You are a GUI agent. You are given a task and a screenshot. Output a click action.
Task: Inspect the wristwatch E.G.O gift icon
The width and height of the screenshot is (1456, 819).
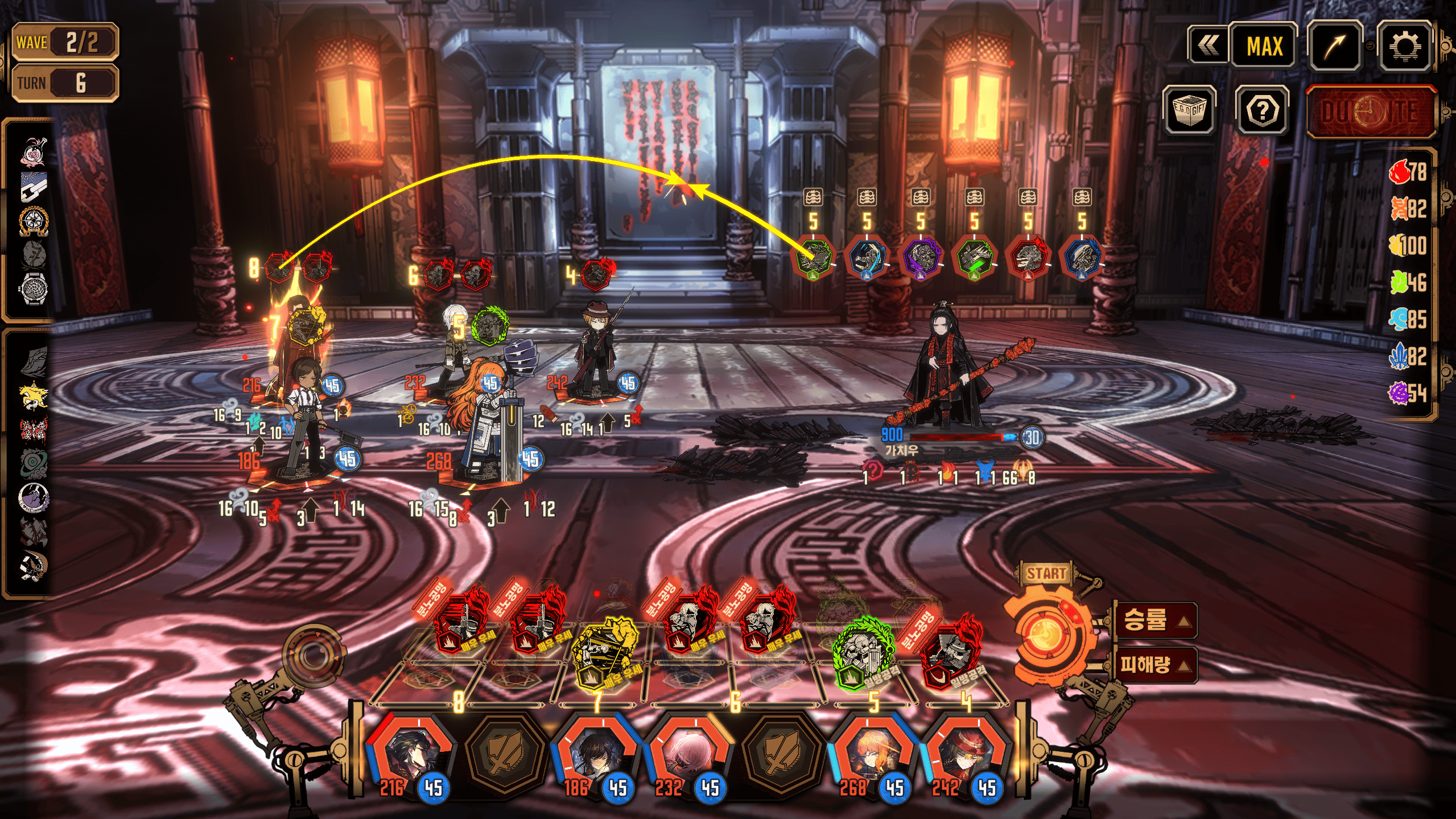click(34, 289)
